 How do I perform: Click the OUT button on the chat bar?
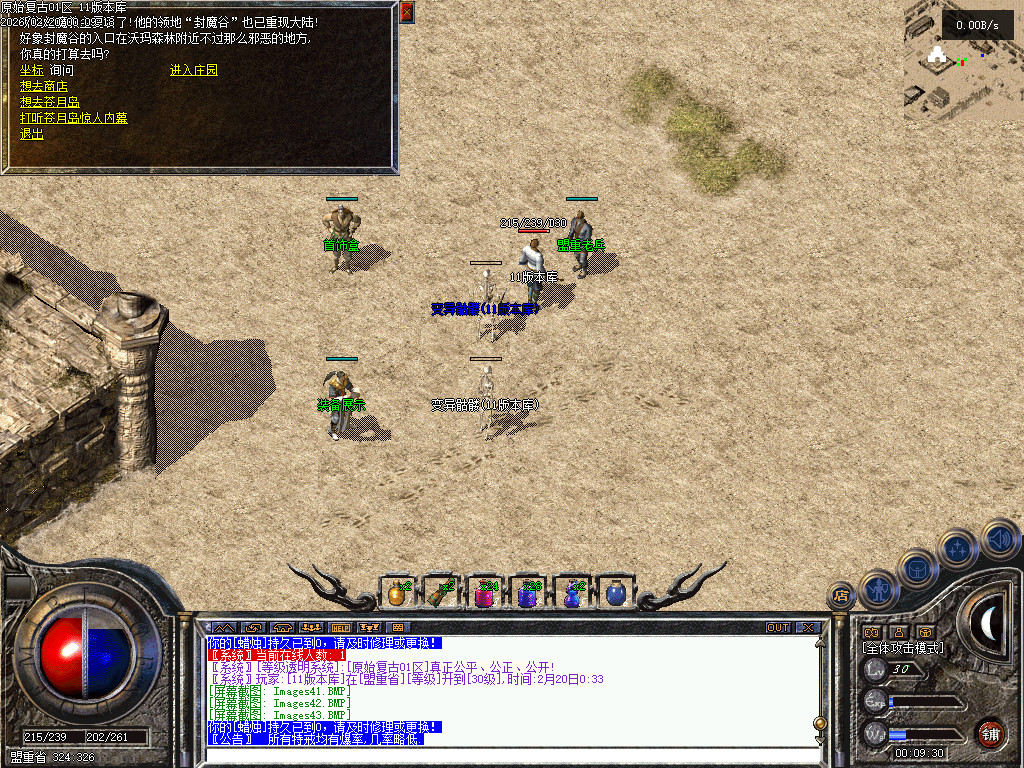778,628
